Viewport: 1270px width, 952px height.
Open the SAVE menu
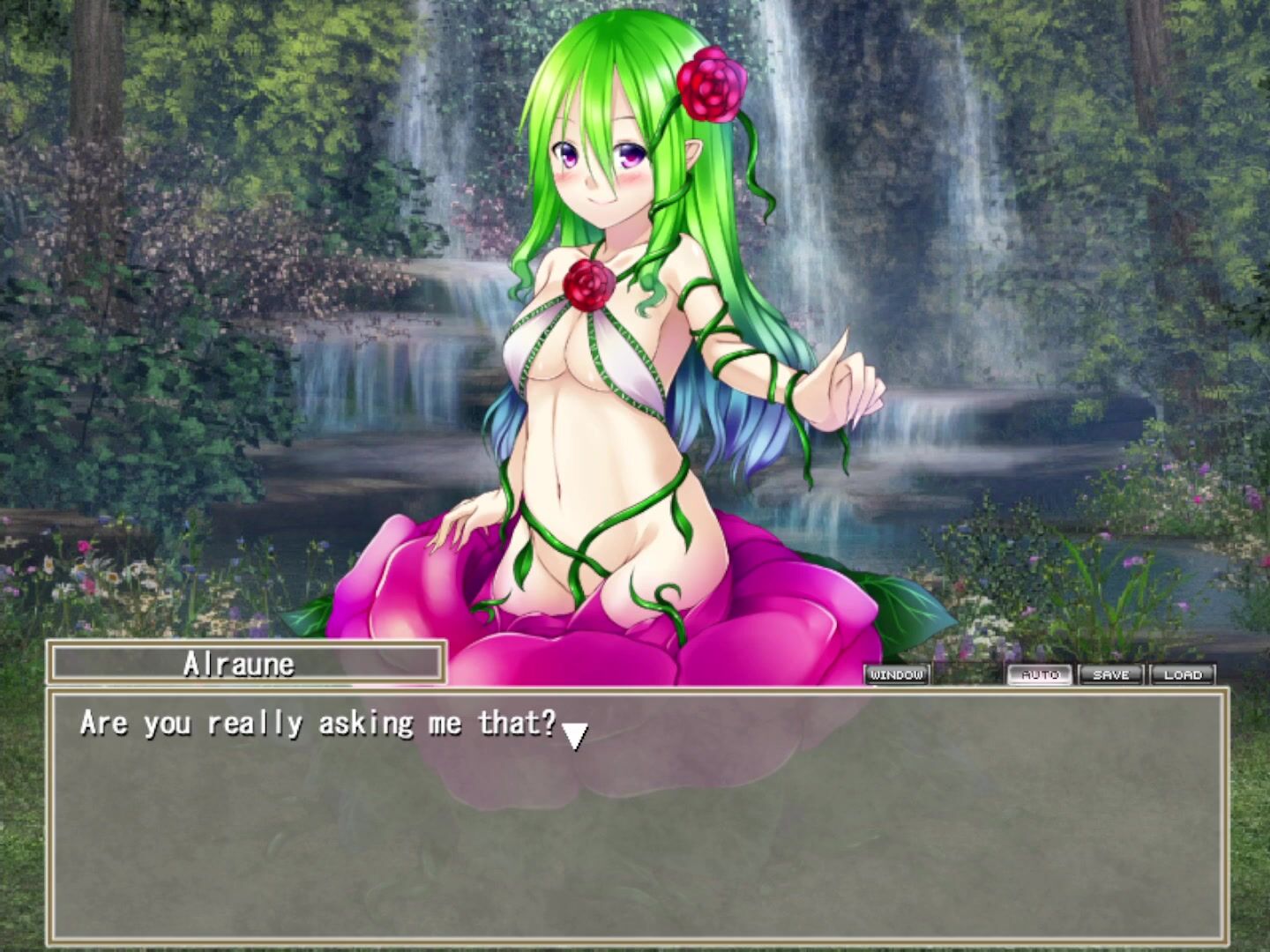coord(1111,675)
